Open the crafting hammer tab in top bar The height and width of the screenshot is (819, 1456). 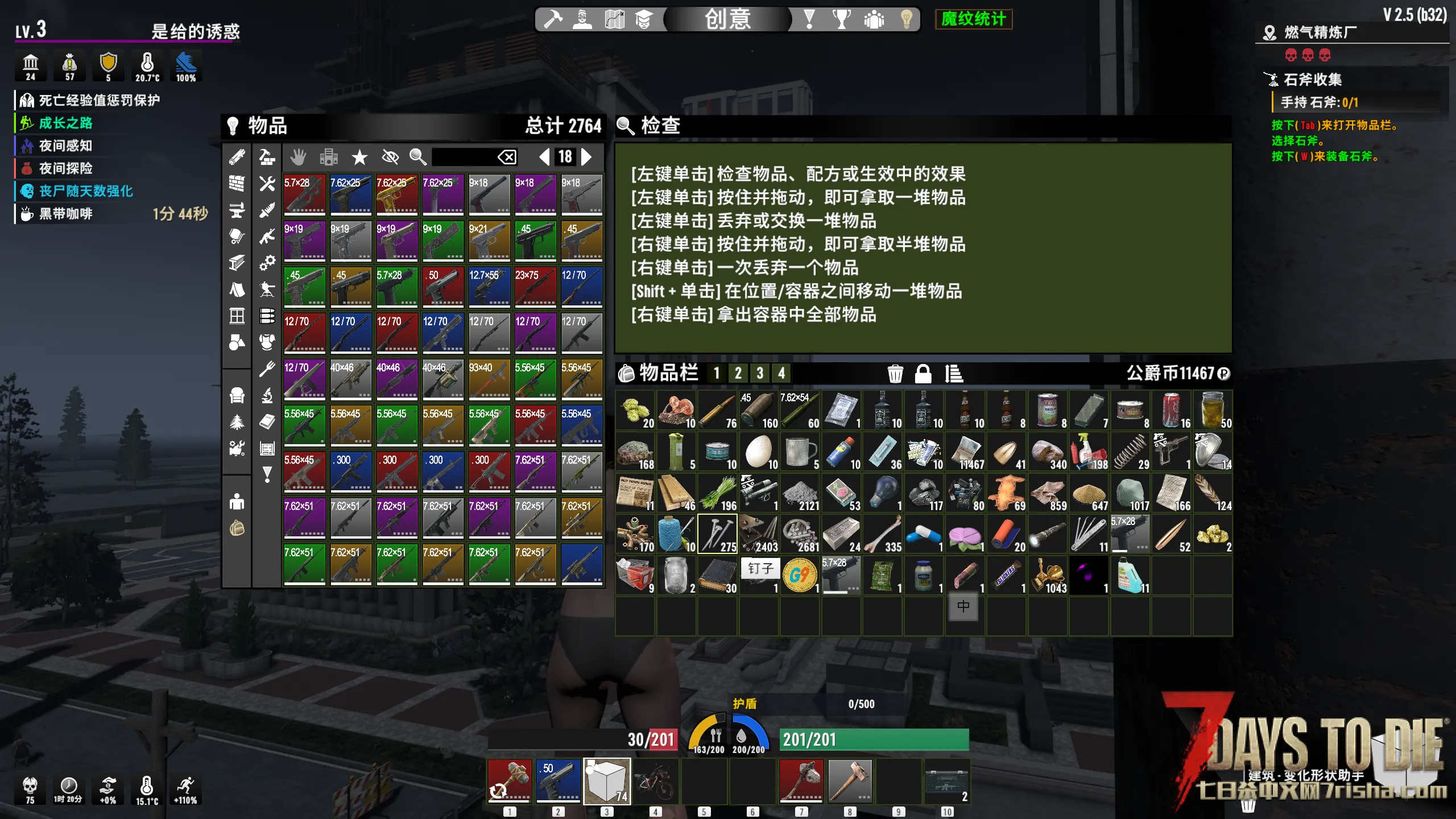click(553, 19)
